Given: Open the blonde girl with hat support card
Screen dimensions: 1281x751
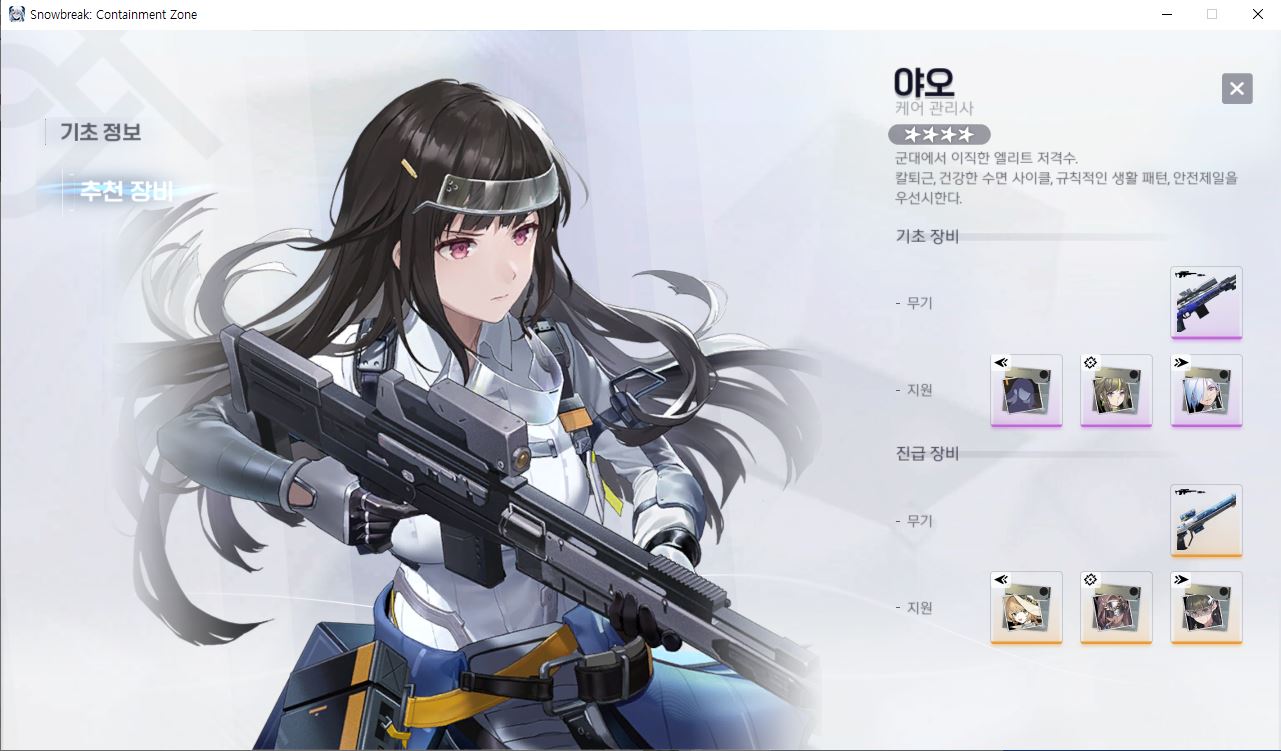Looking at the screenshot, I should click(x=1026, y=607).
